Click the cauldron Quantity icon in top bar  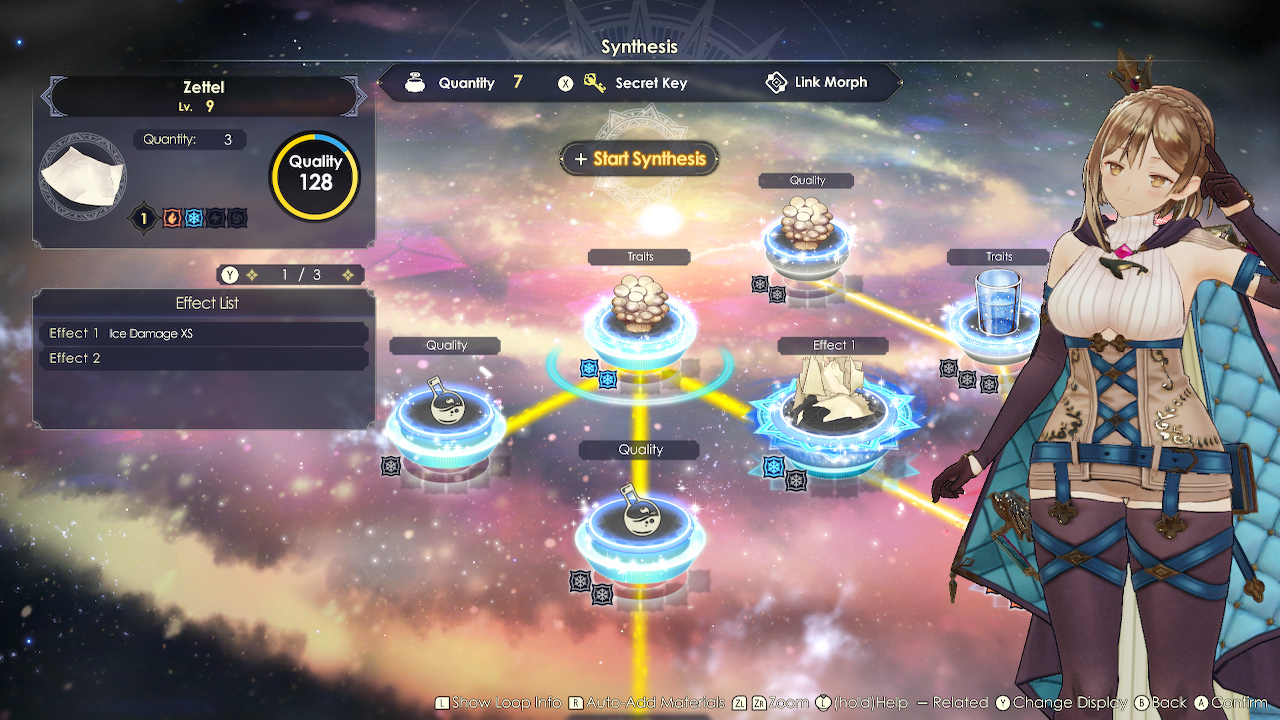(415, 83)
